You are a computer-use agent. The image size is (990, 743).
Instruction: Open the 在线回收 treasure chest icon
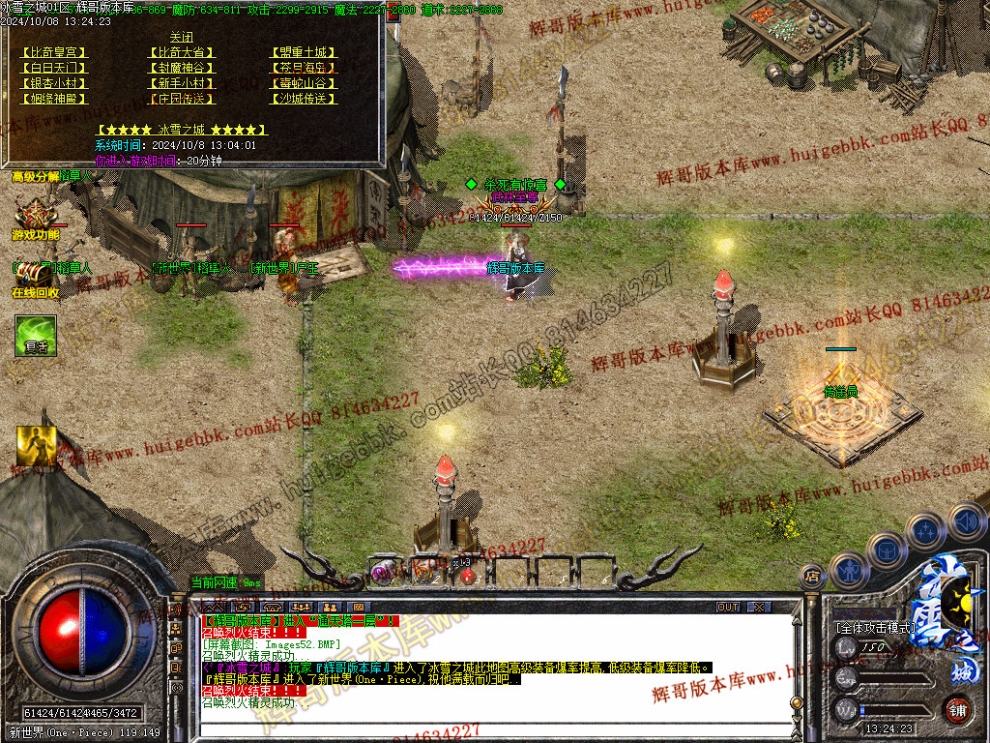(33, 272)
